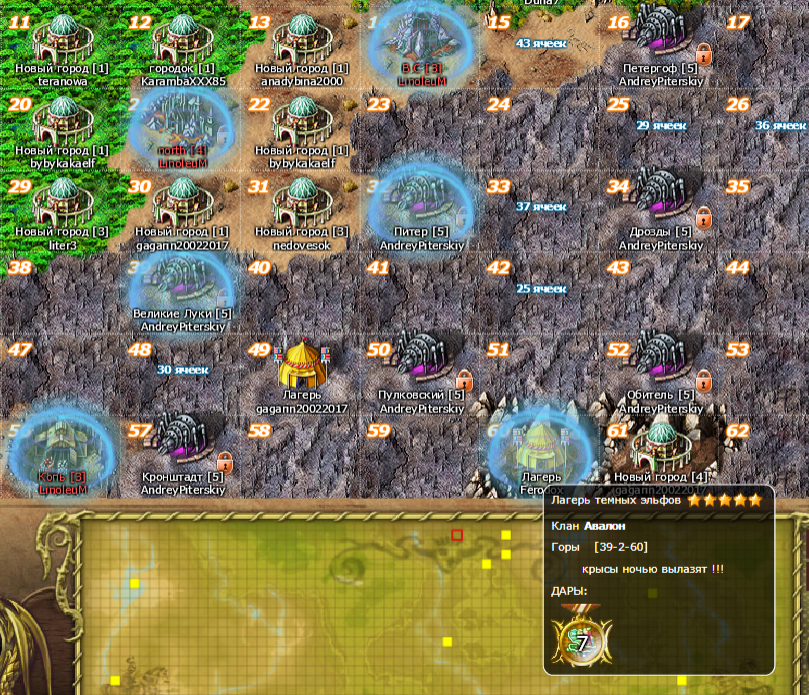Image resolution: width=809 pixels, height=695 pixels.
Task: Open the городок city of KarambaXXX85
Action: point(182,40)
